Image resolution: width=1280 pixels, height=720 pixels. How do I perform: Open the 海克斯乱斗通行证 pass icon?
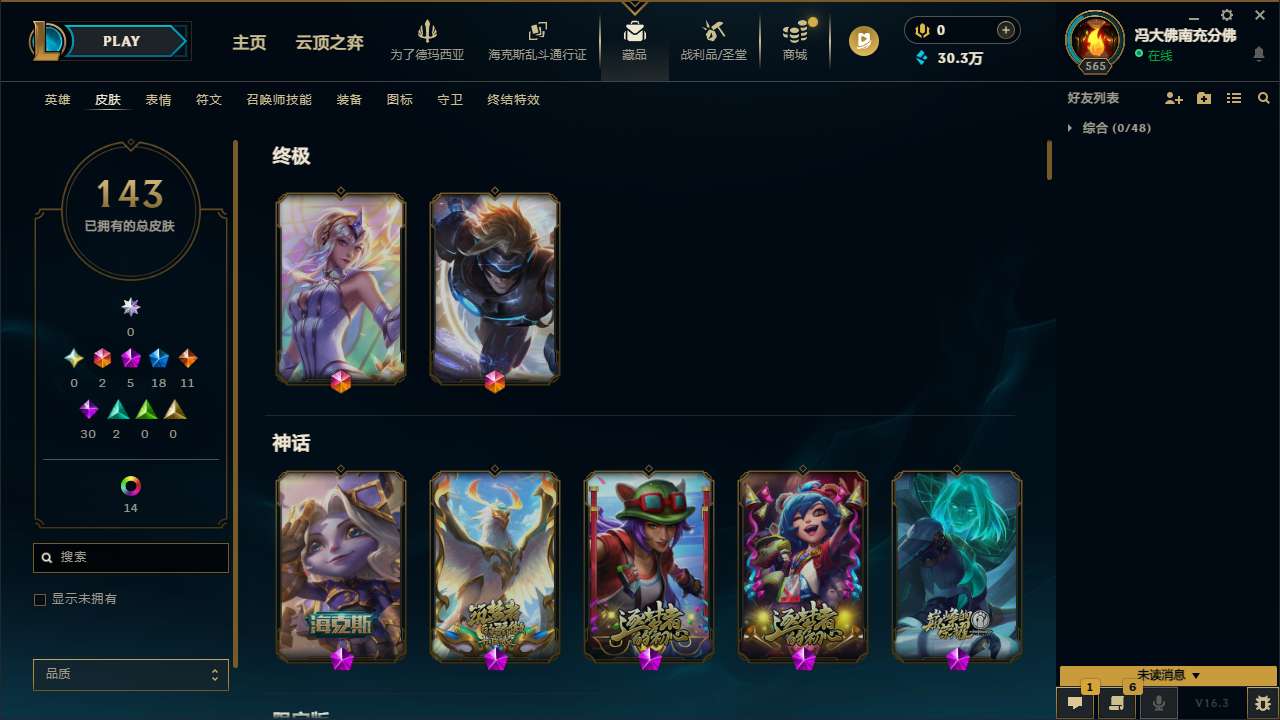537,40
